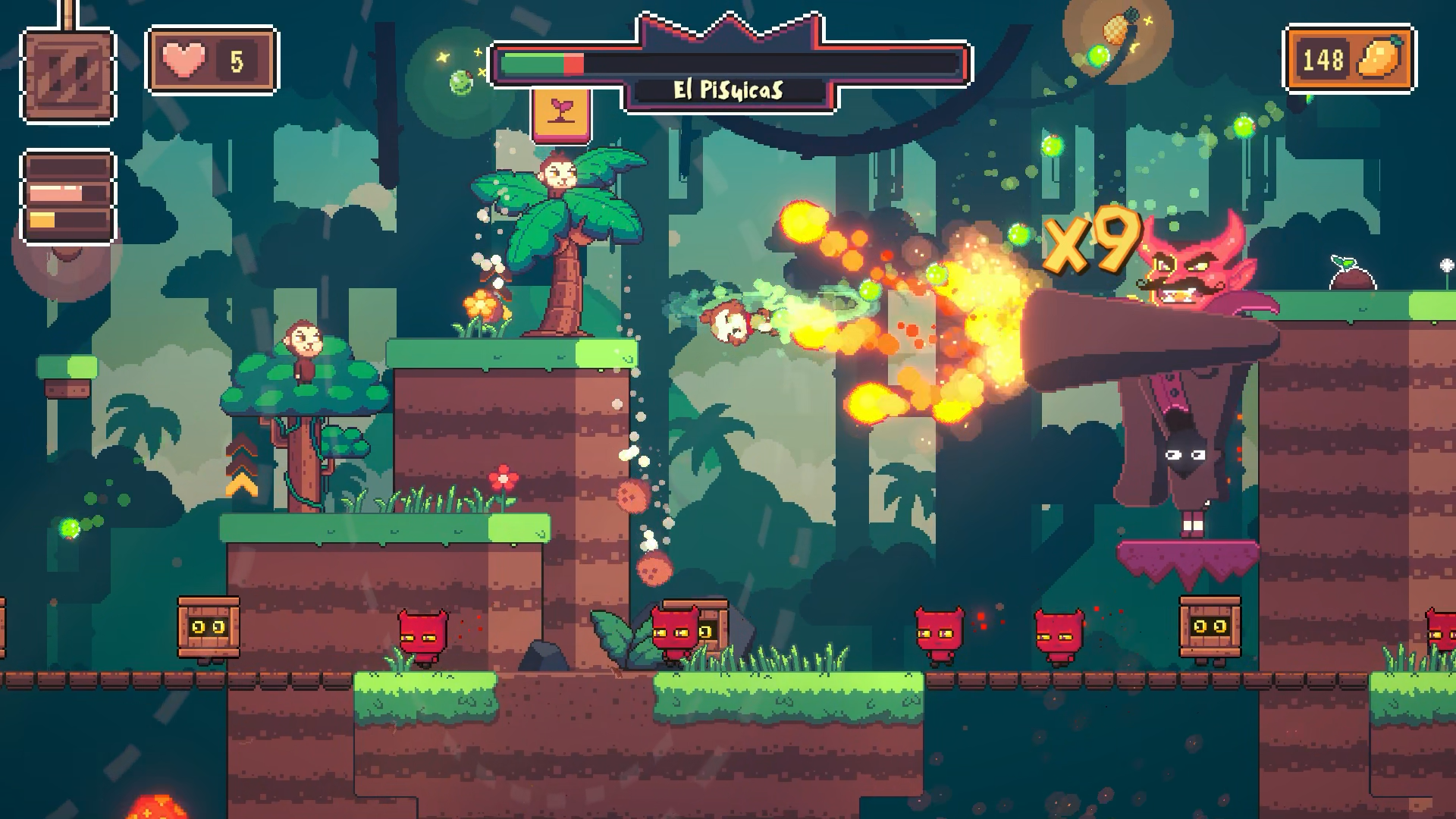Select the wooden crate item slot
Image resolution: width=1456 pixels, height=819 pixels.
pyautogui.click(x=68, y=75)
